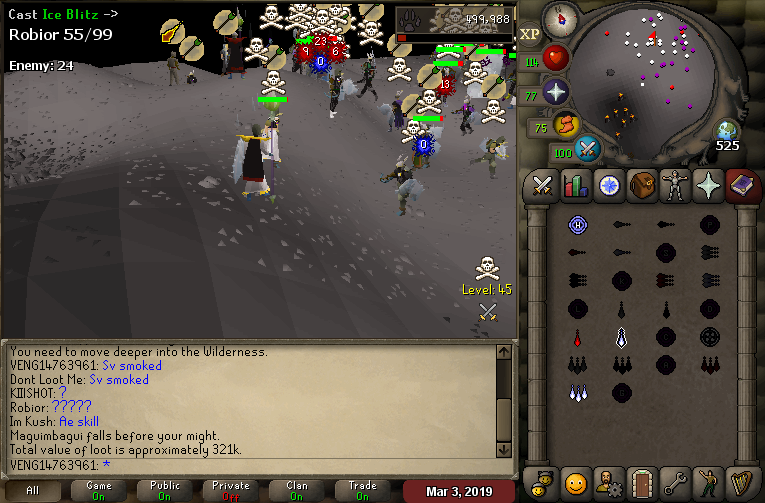
Task: Use the special attack orb
Action: click(589, 149)
